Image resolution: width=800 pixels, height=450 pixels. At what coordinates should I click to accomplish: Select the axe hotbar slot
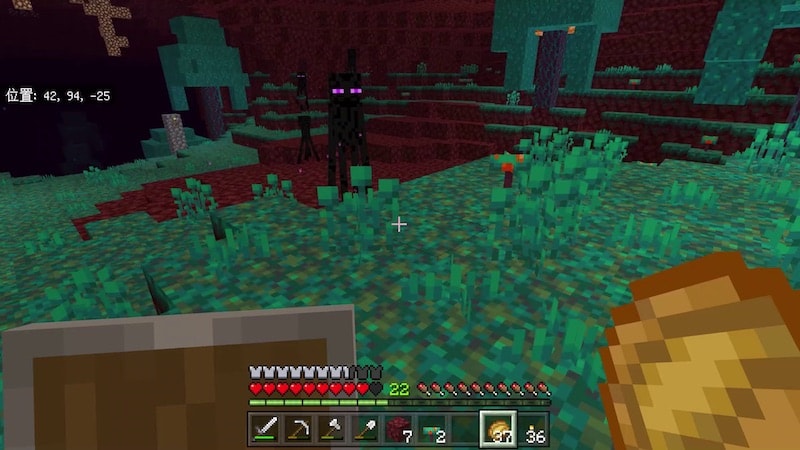(x=331, y=429)
